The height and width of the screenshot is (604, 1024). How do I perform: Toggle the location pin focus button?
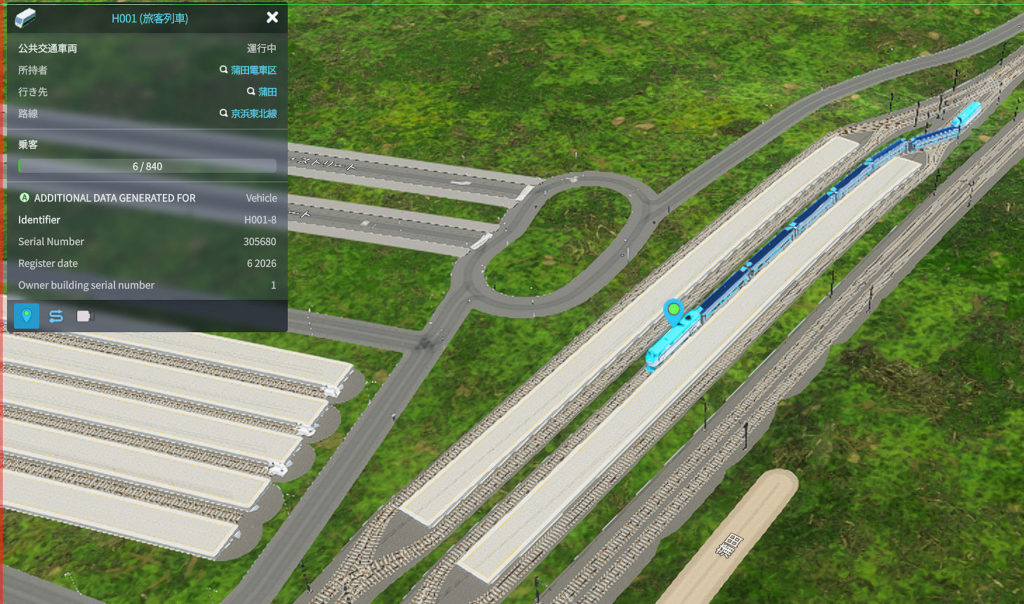click(x=26, y=316)
